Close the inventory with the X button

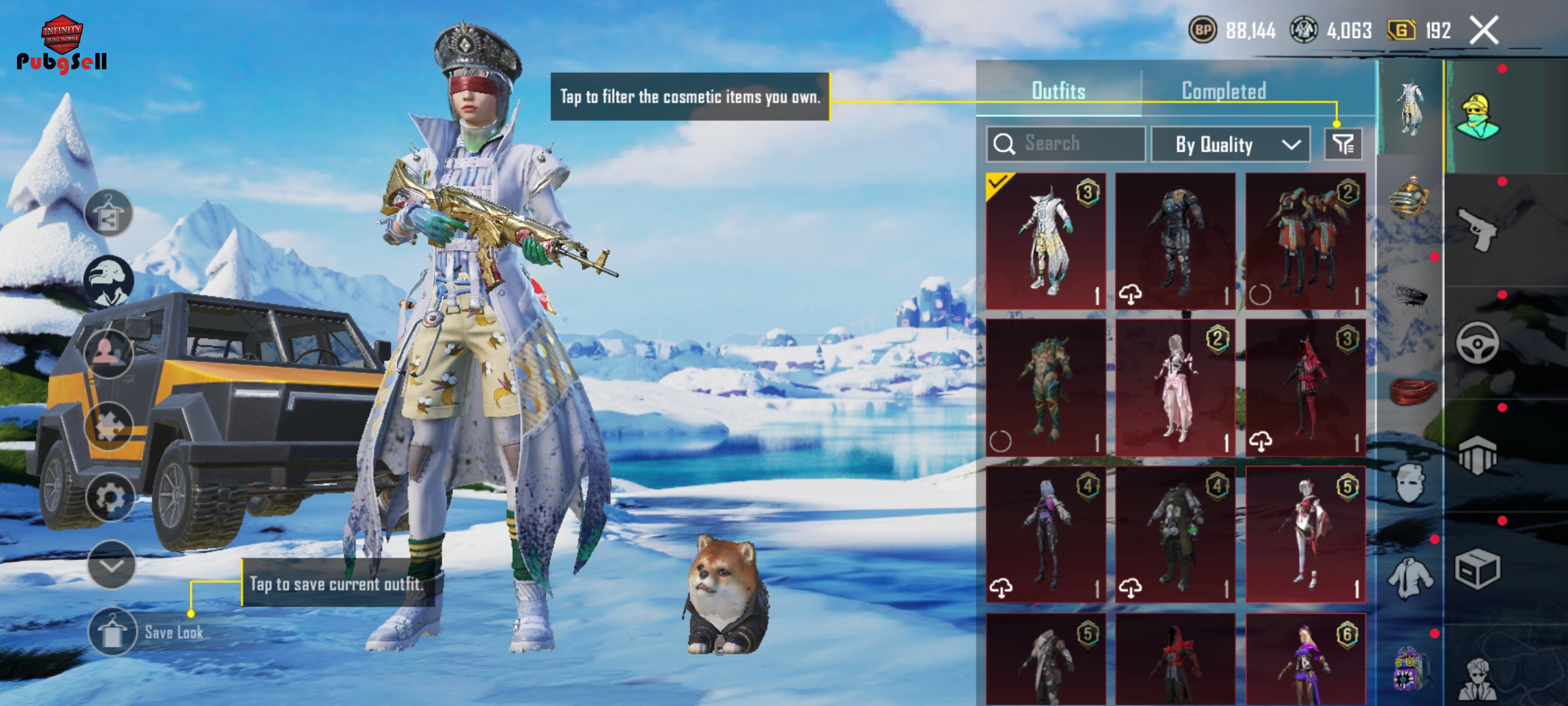click(x=1484, y=30)
